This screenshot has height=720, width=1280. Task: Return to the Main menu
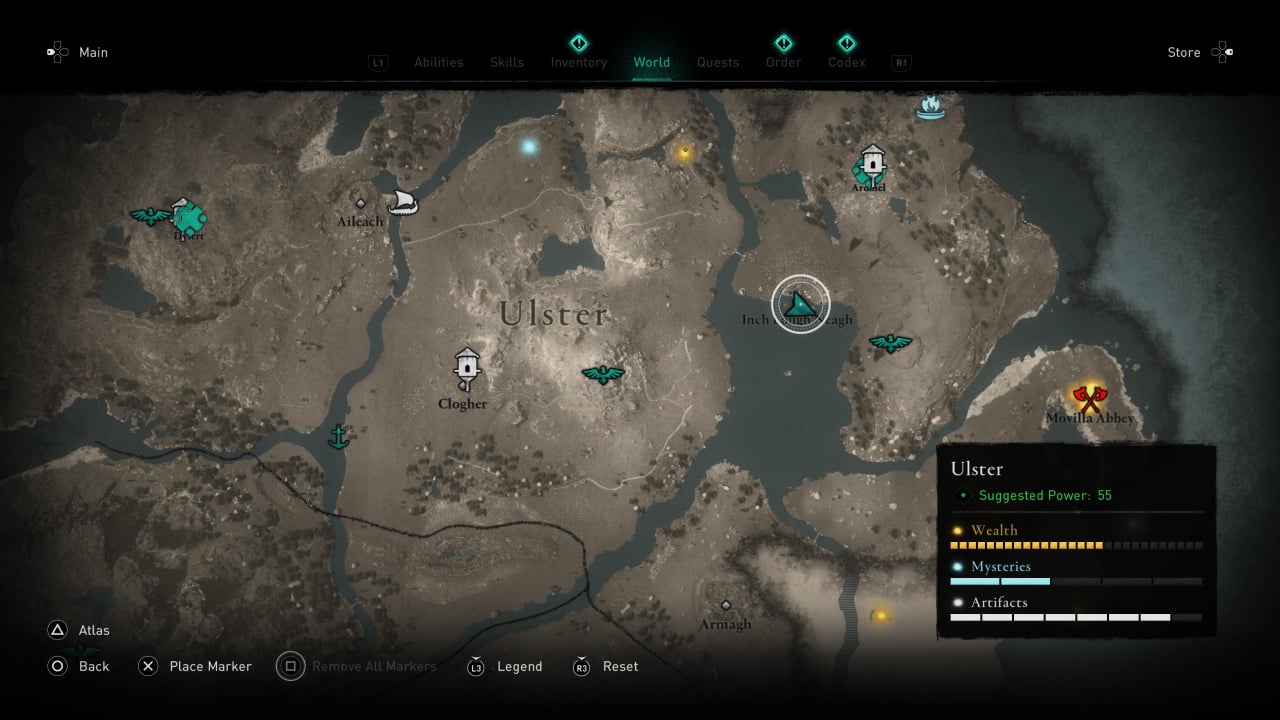point(93,52)
